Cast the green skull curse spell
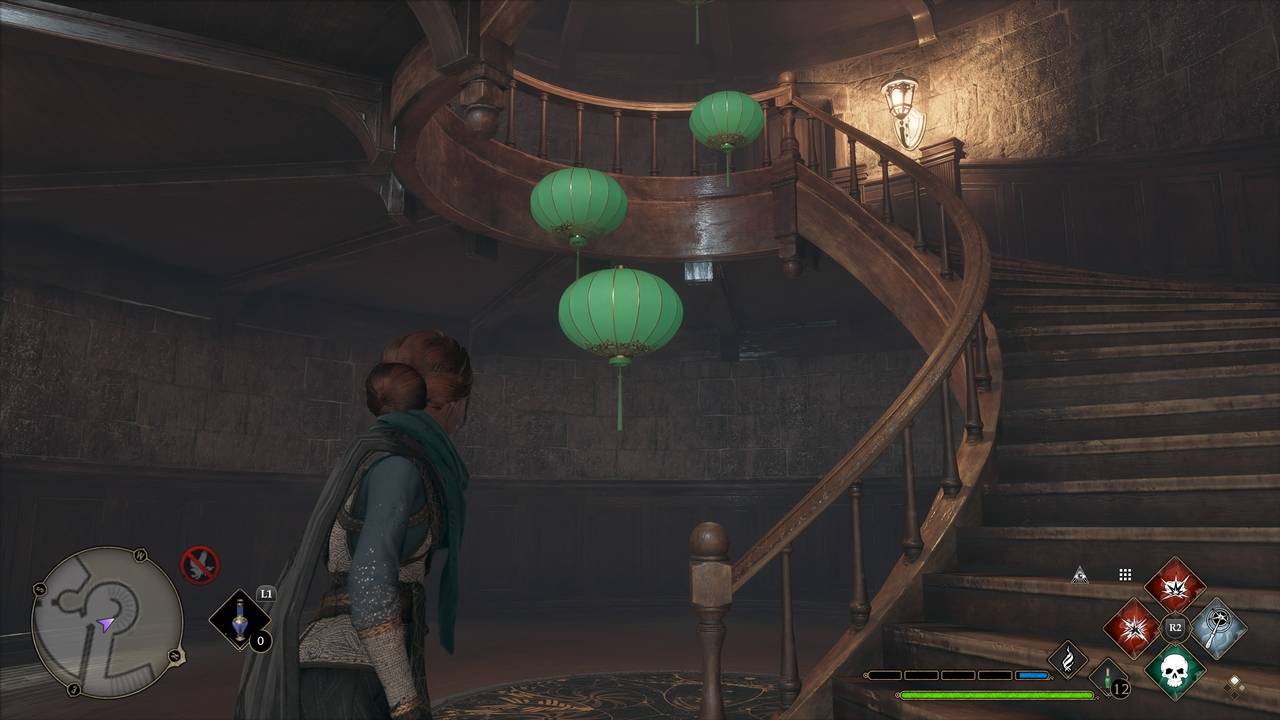The image size is (1280, 720). click(x=1174, y=671)
